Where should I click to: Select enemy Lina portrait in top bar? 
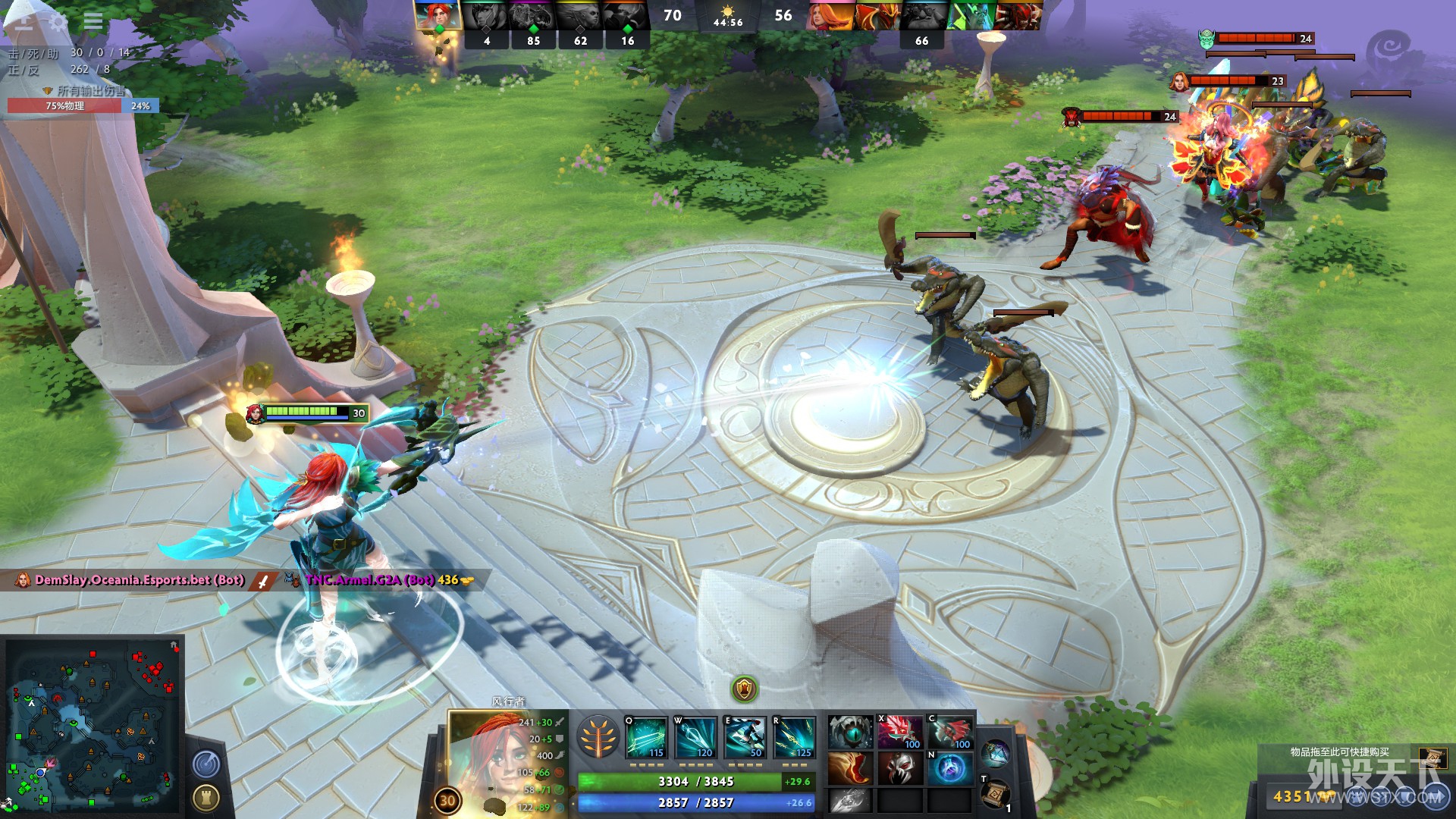[x=831, y=15]
